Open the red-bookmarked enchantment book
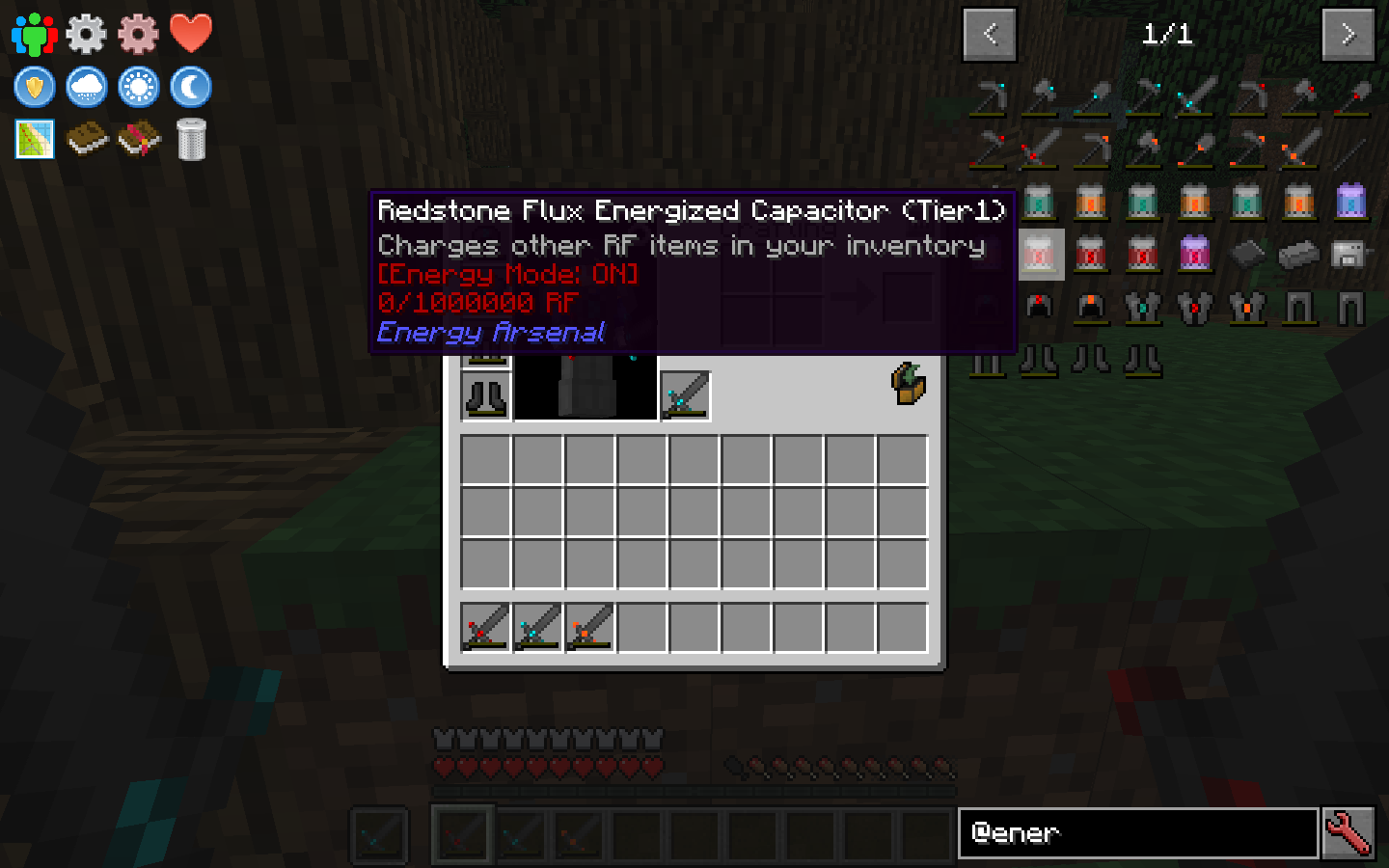 click(138, 138)
